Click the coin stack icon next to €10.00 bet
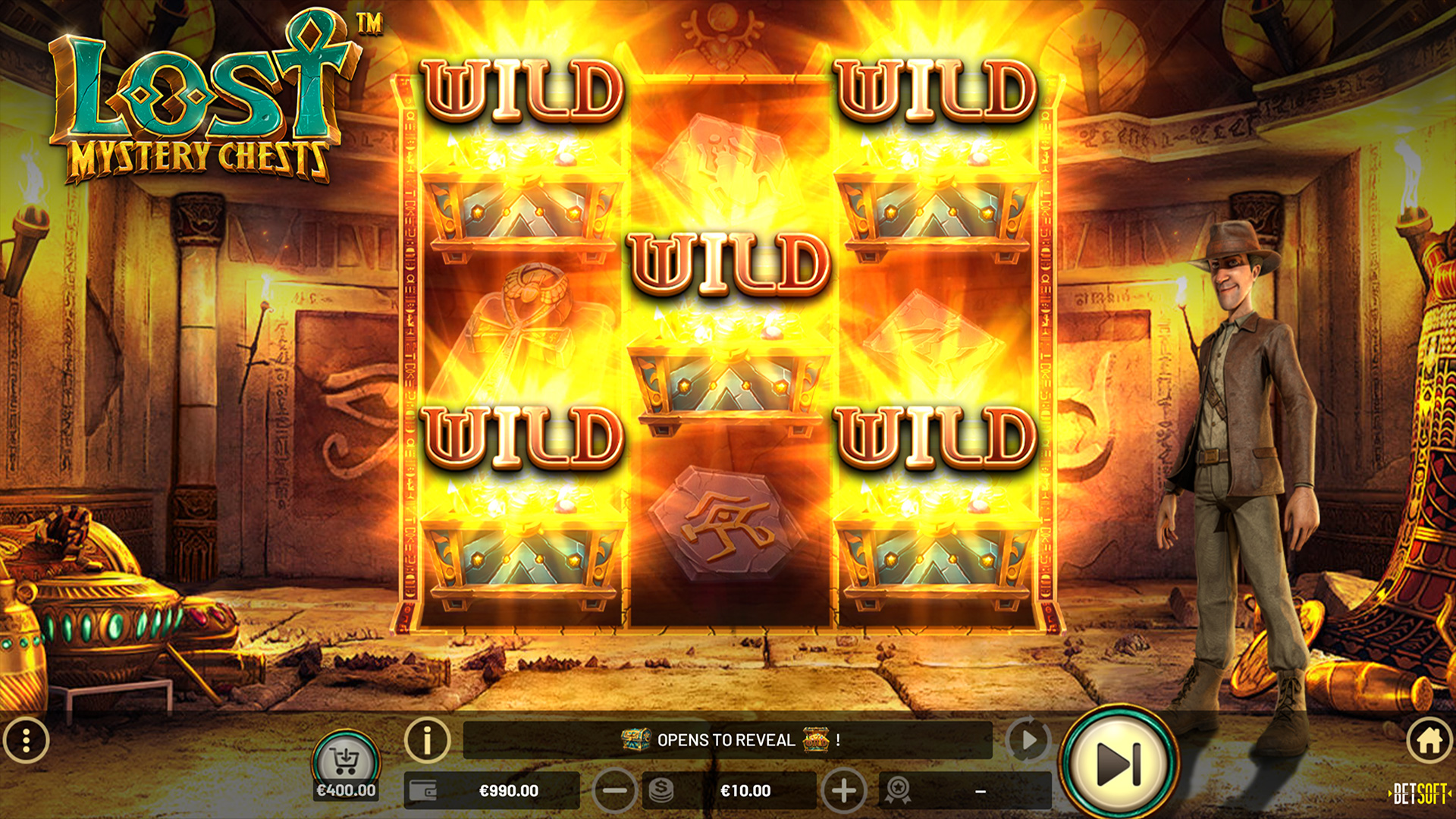 (x=661, y=791)
